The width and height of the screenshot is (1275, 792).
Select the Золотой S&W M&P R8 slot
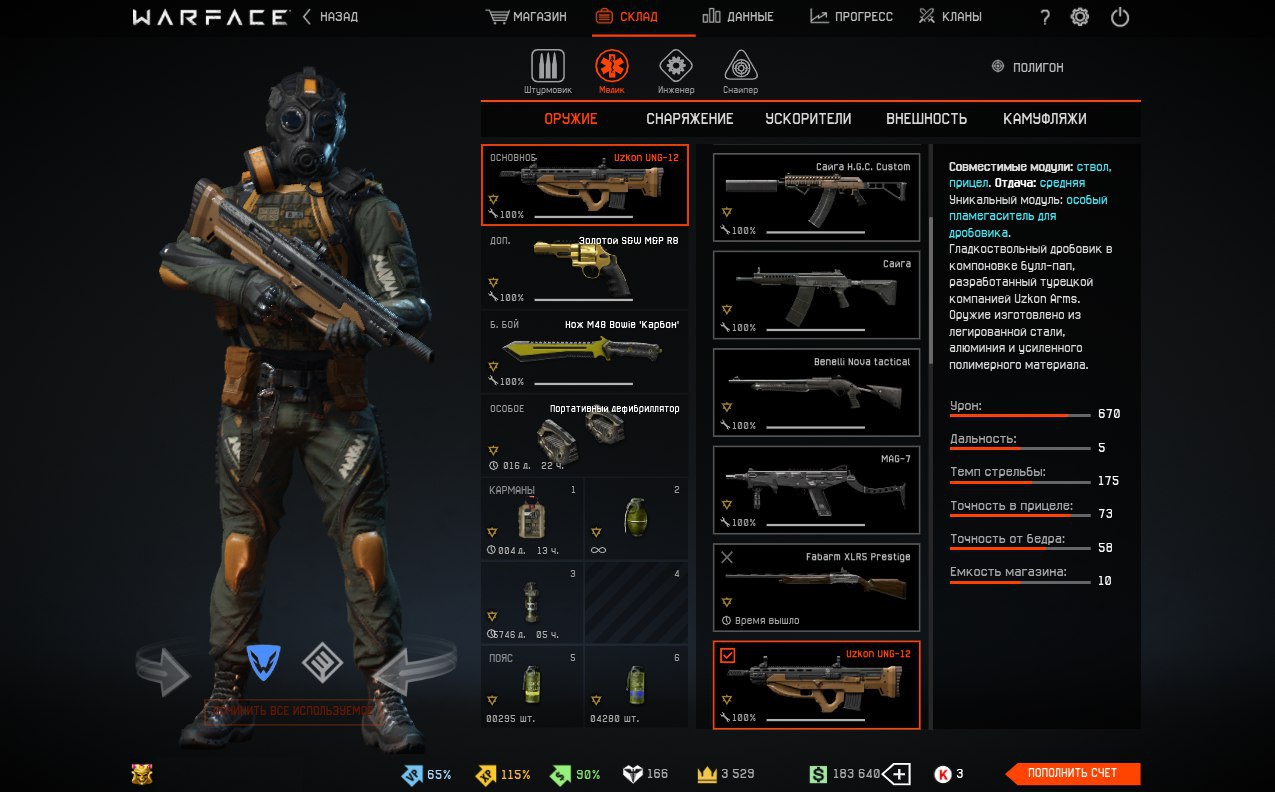(585, 270)
